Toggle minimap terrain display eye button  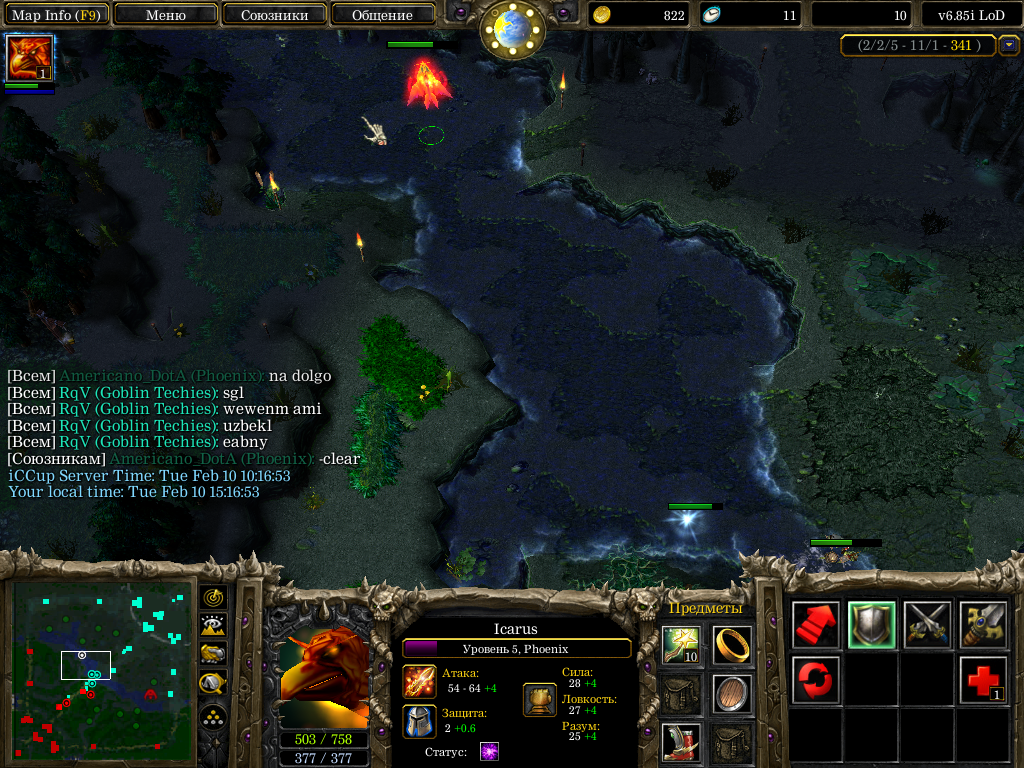tap(213, 626)
